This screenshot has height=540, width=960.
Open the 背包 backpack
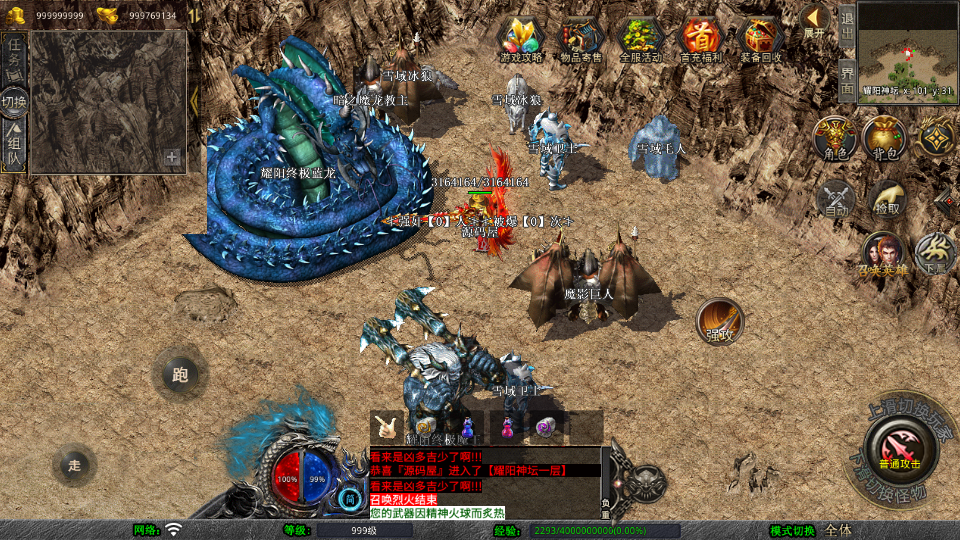884,136
